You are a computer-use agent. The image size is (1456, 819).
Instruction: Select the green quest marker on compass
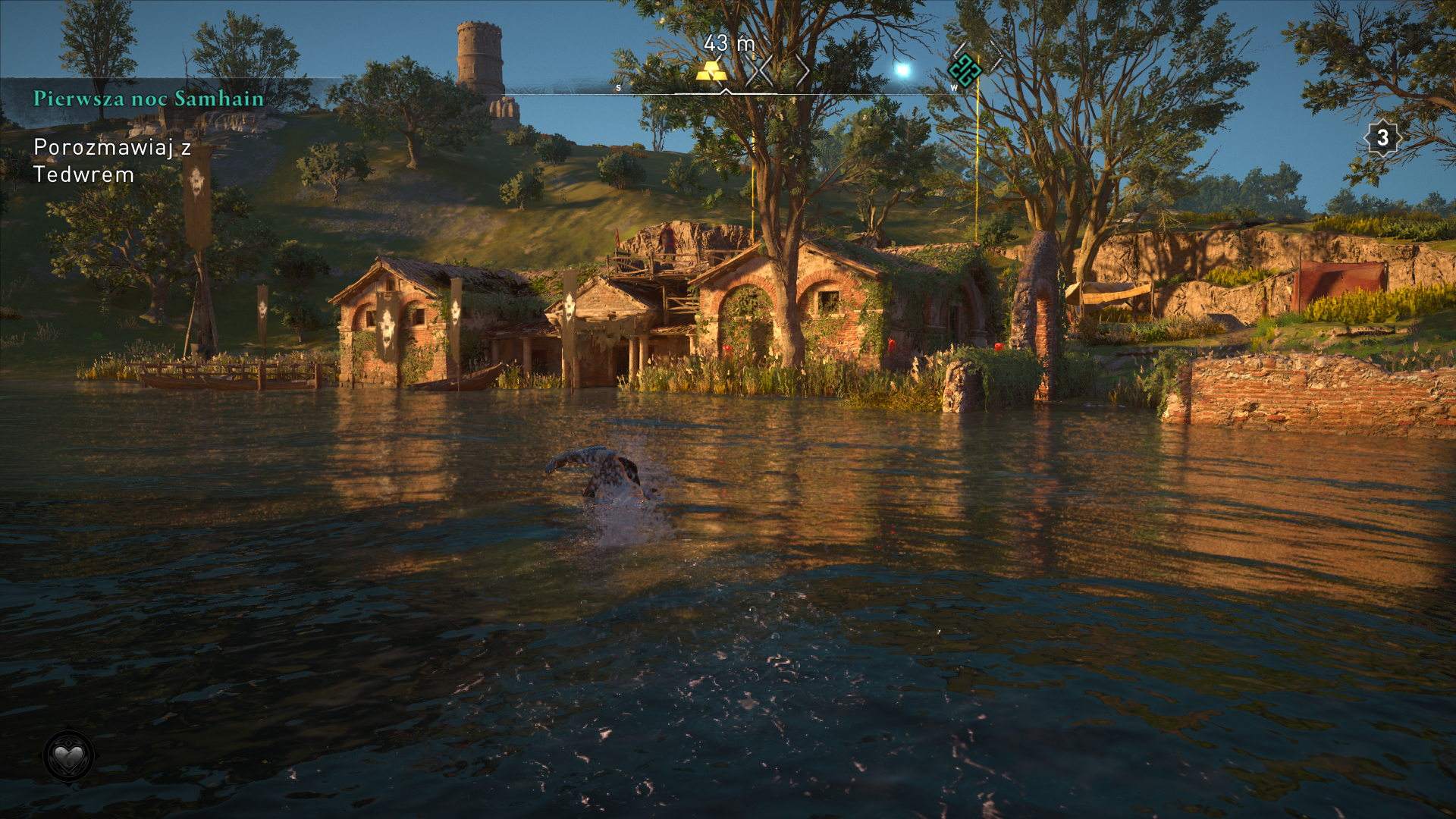(964, 71)
